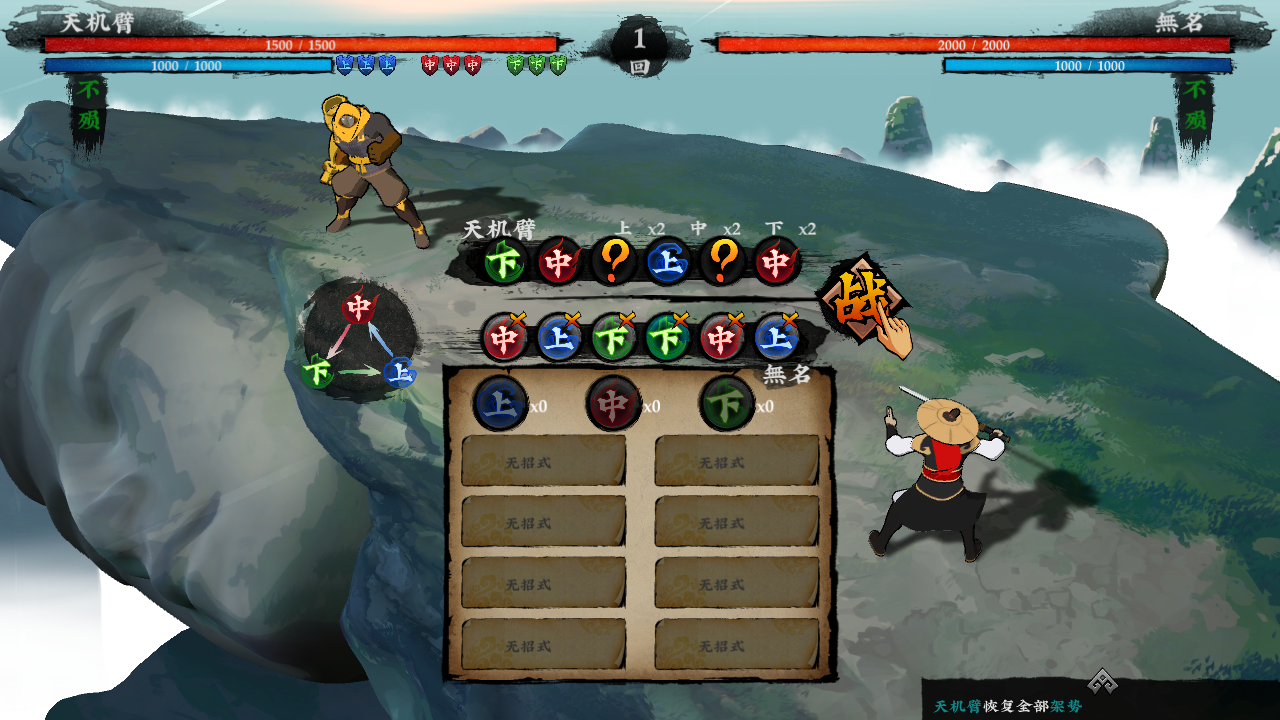
Task: Inspect the green 下 token in 天机臂's sequence
Action: [505, 262]
